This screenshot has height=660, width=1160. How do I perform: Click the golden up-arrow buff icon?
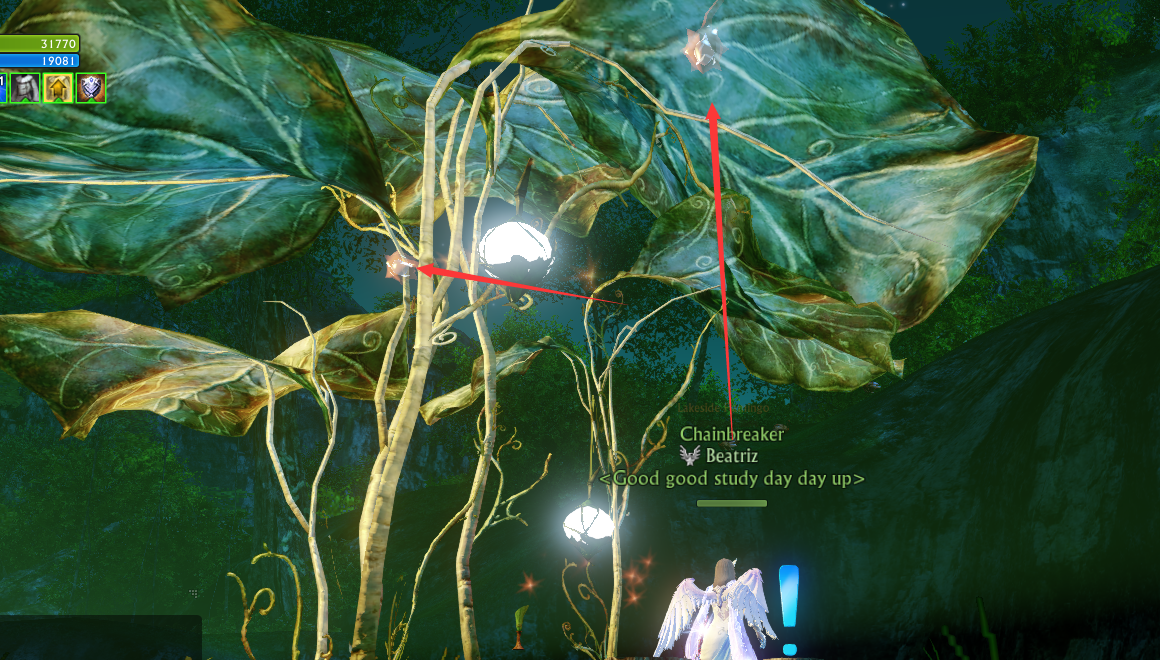[x=58, y=88]
